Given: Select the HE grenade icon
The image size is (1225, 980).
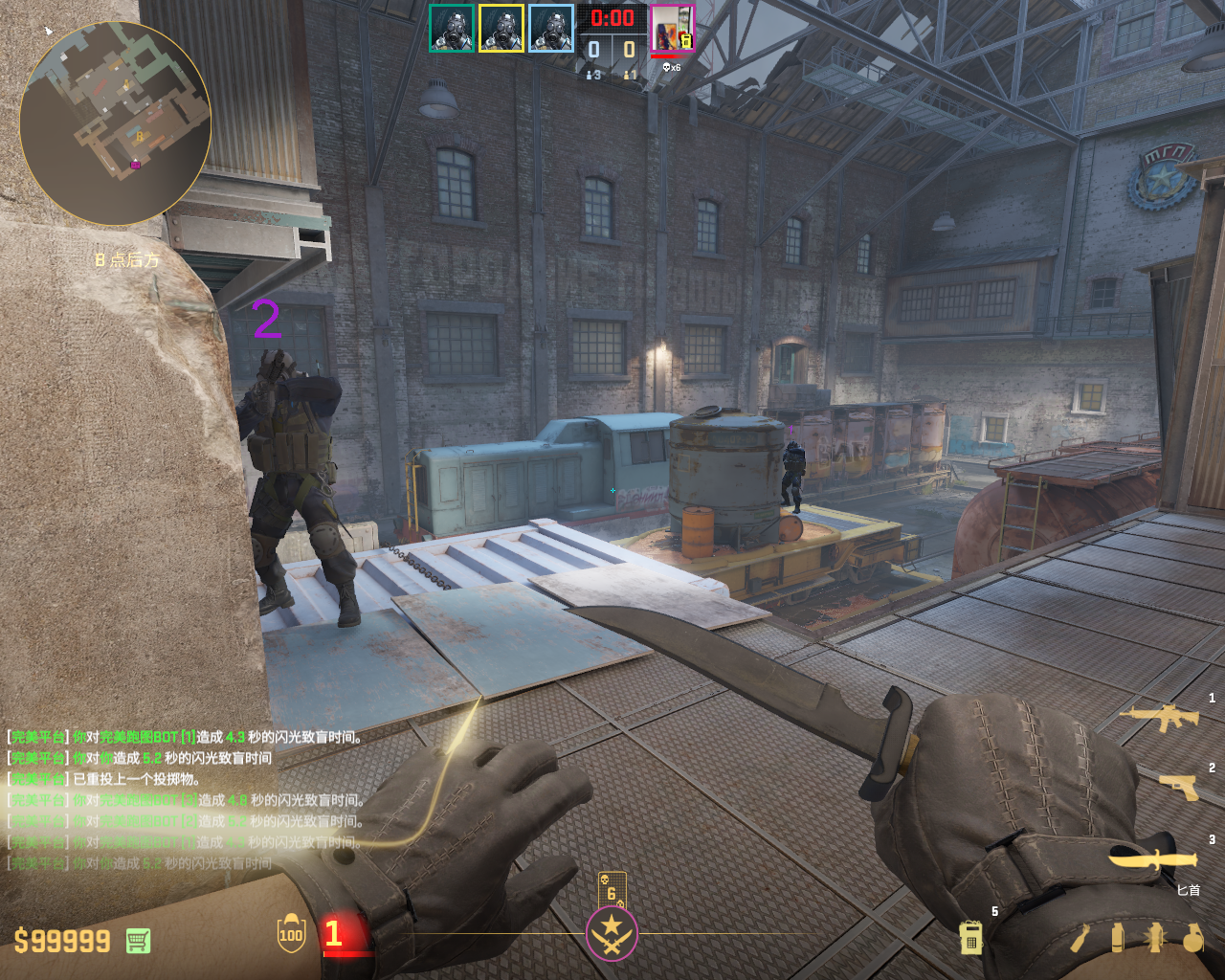Looking at the screenshot, I should click(x=1192, y=938).
